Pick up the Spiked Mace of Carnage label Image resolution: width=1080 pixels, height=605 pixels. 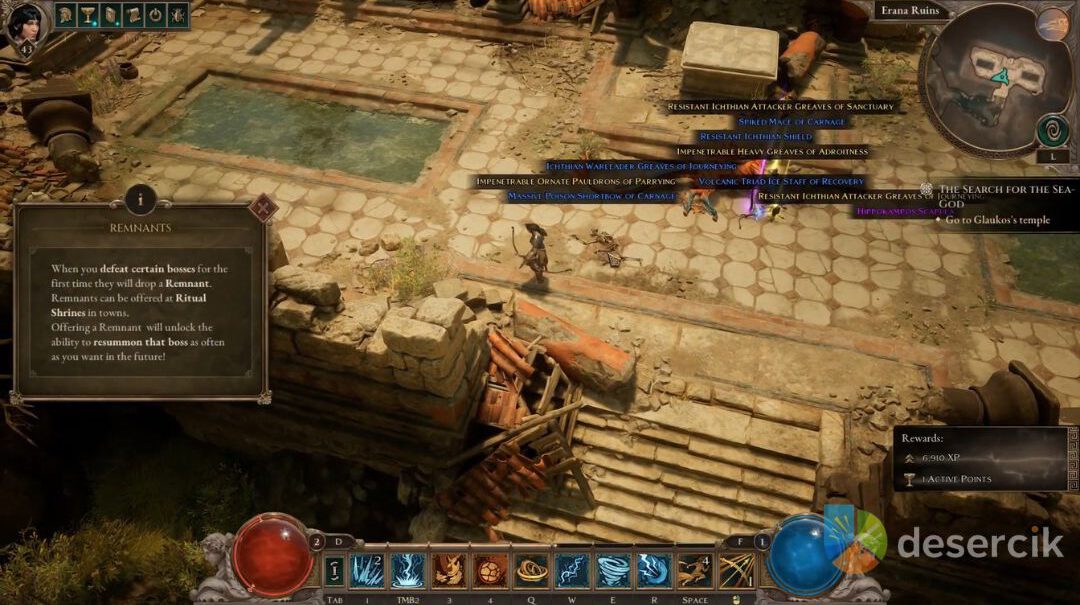coord(791,121)
